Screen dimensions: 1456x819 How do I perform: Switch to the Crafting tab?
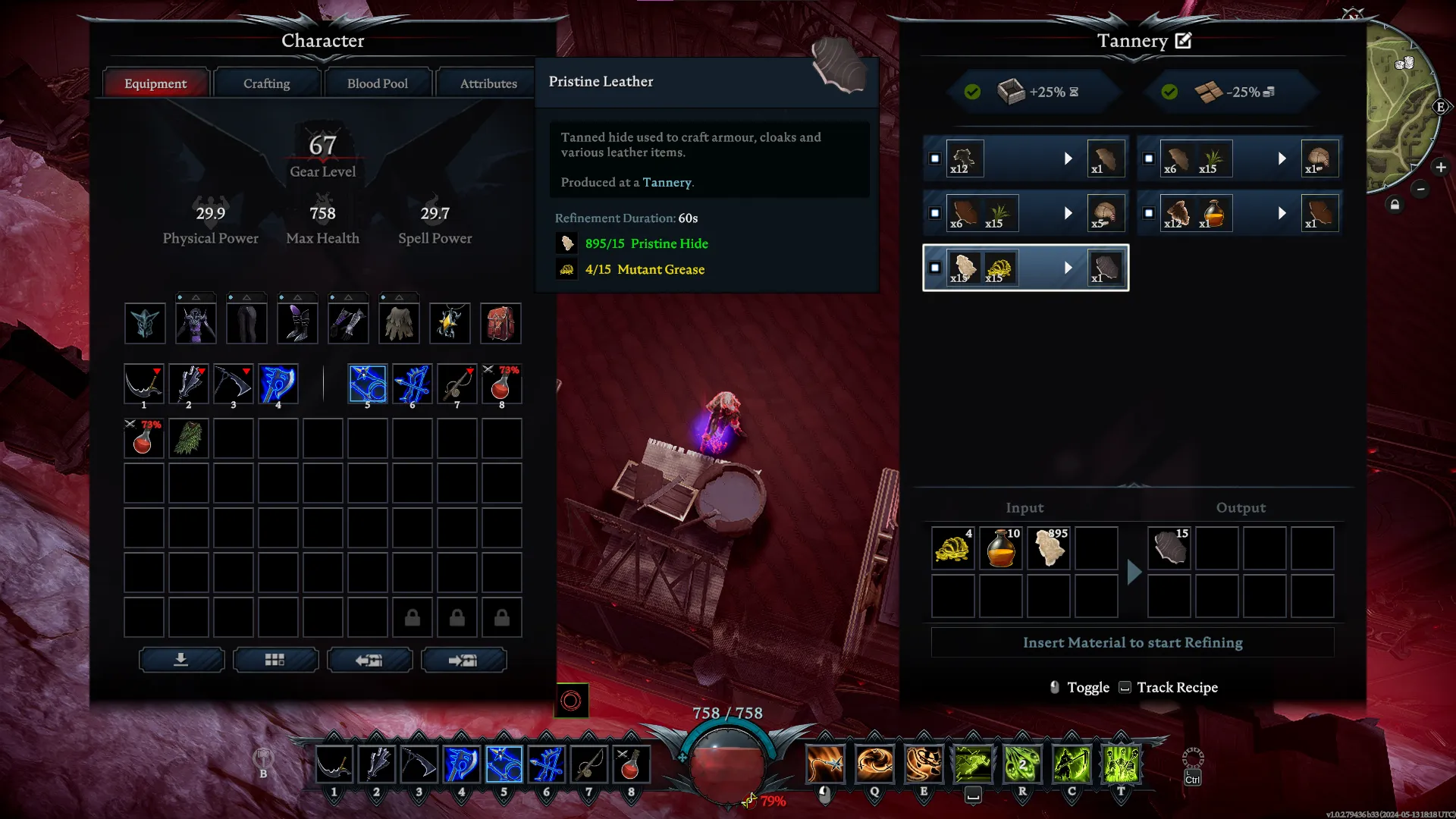tap(266, 83)
